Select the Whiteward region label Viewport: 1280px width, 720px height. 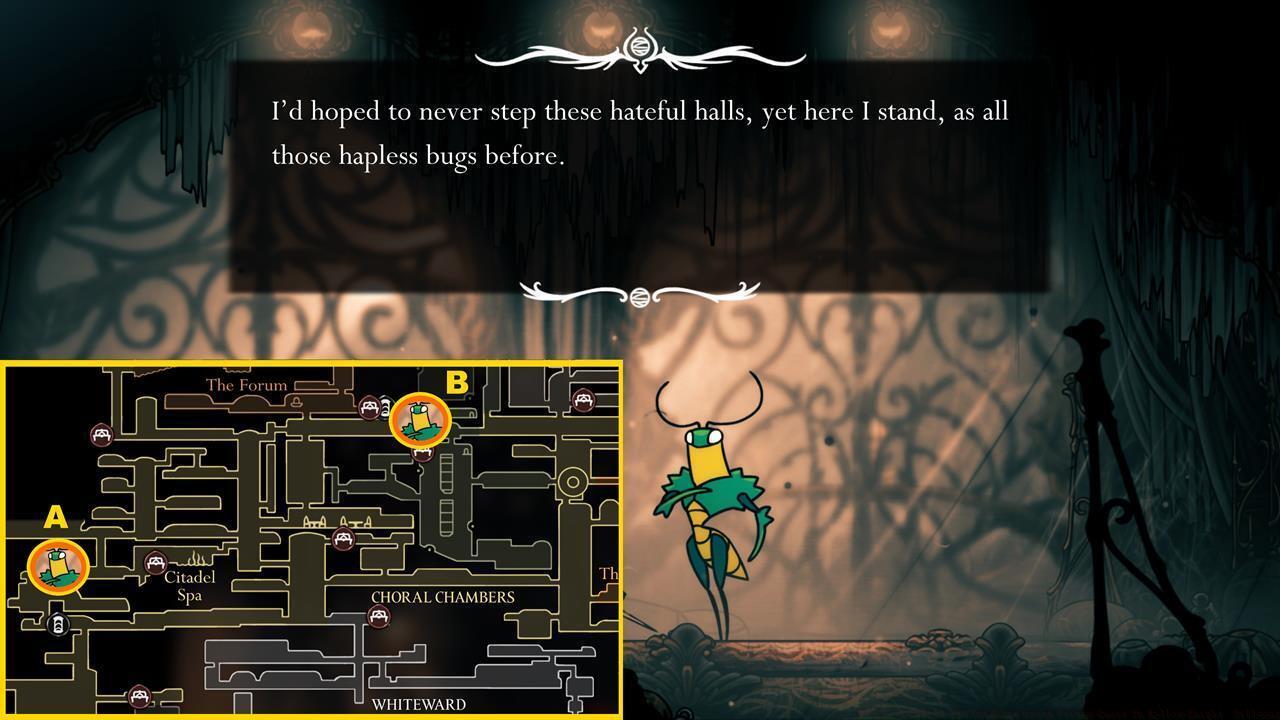[419, 704]
